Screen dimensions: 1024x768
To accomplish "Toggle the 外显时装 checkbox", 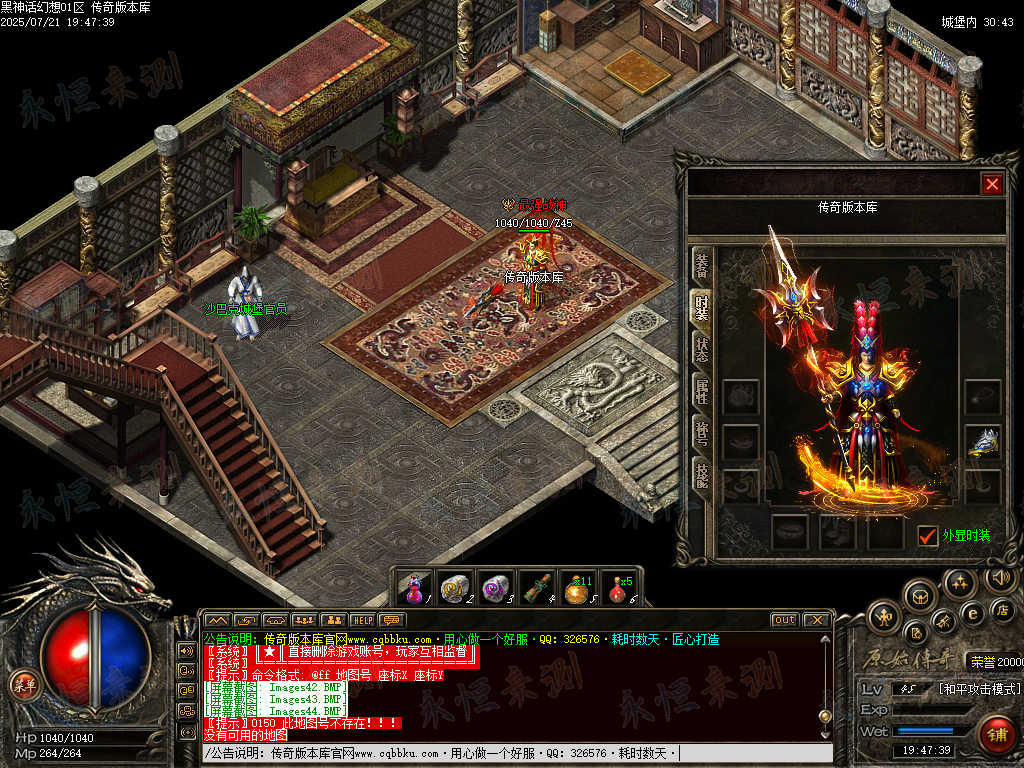I will click(x=928, y=536).
